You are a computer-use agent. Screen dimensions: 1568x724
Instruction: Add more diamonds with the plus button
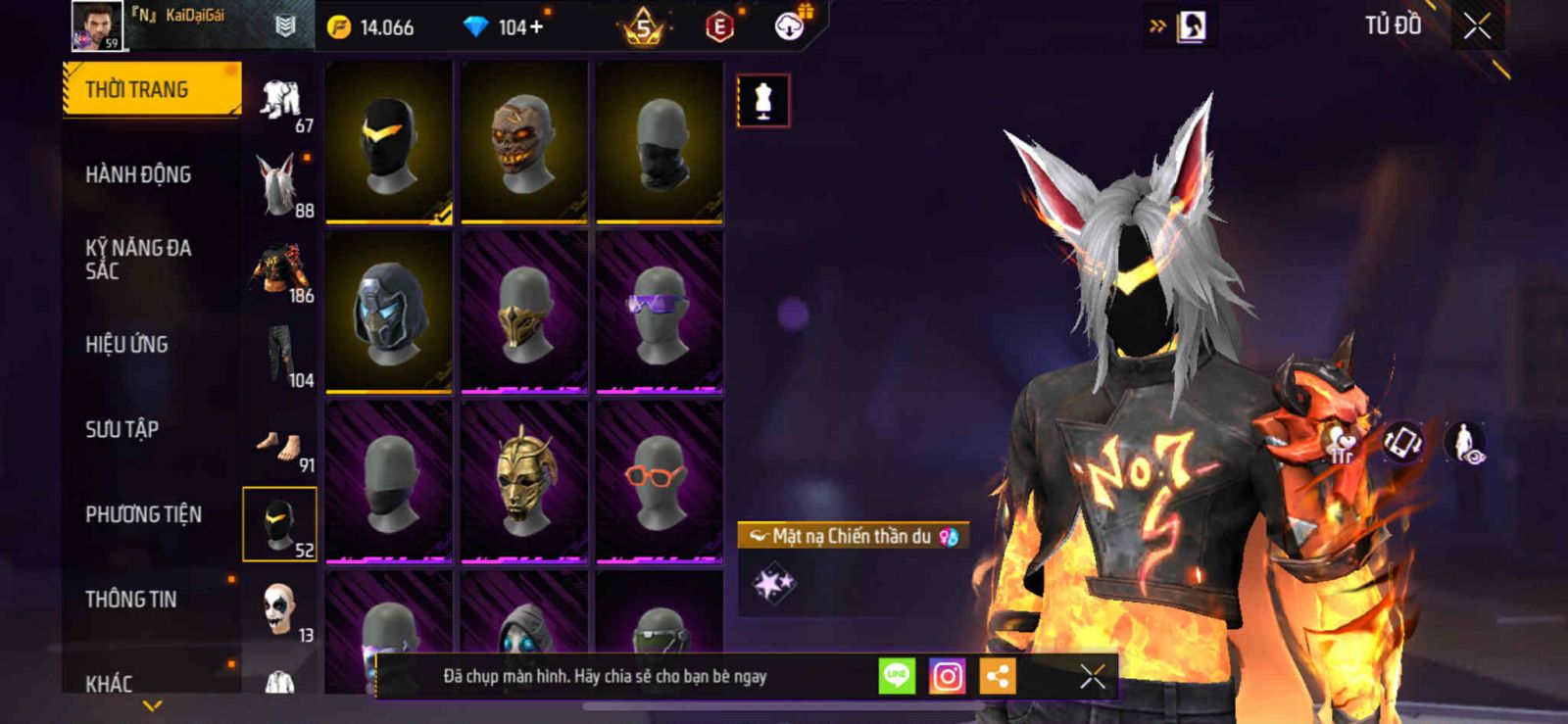tap(535, 27)
